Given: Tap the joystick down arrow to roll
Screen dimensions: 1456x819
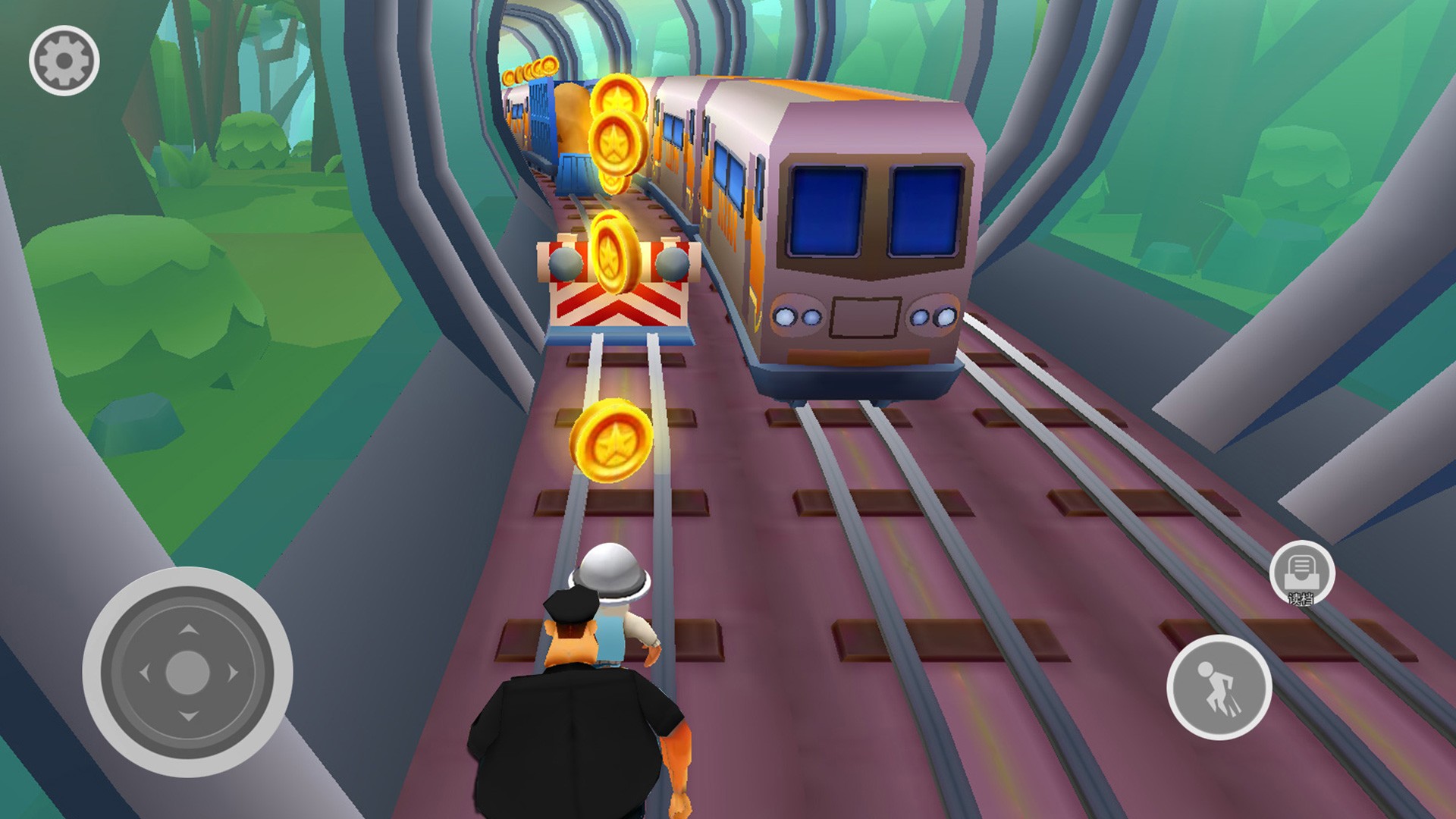Looking at the screenshot, I should click(x=188, y=716).
